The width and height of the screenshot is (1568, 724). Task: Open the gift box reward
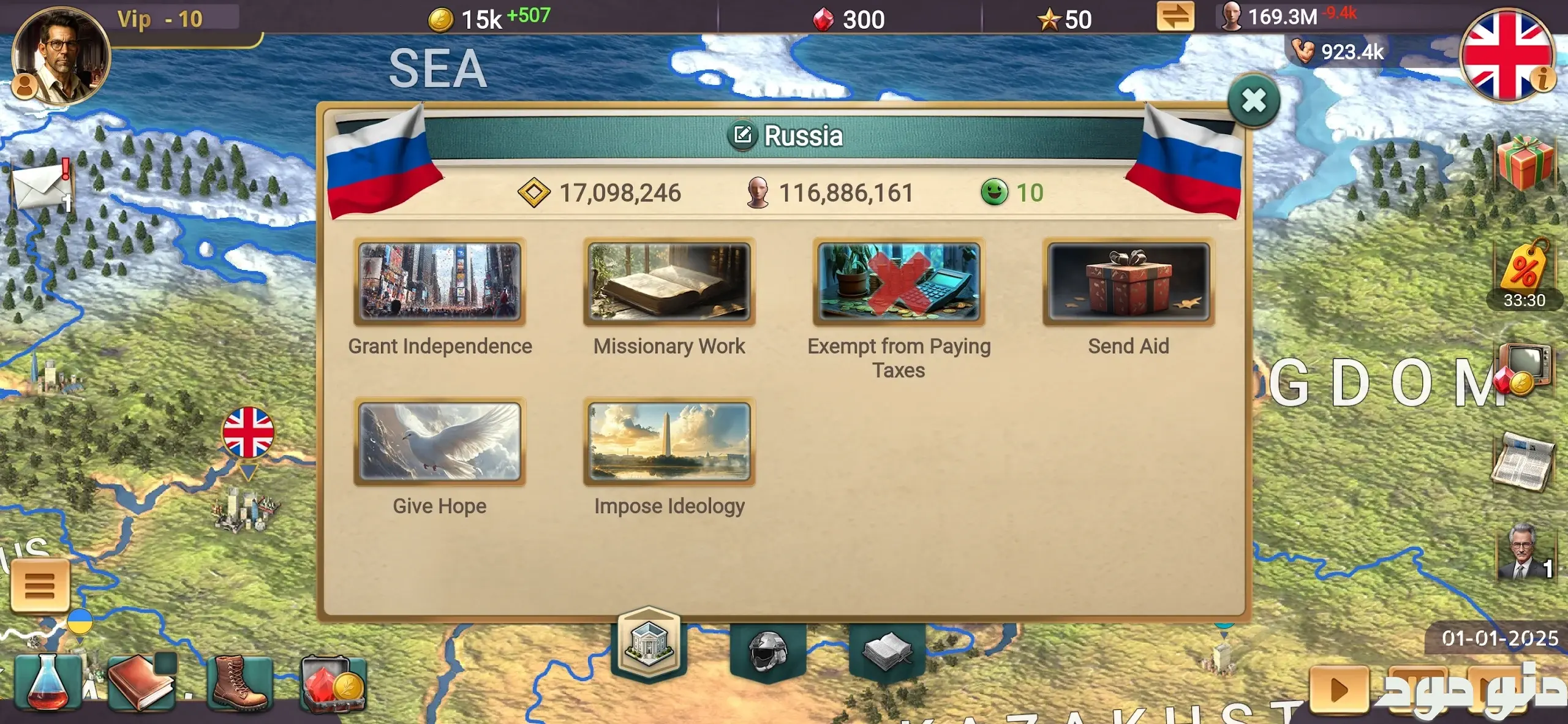pos(1525,163)
